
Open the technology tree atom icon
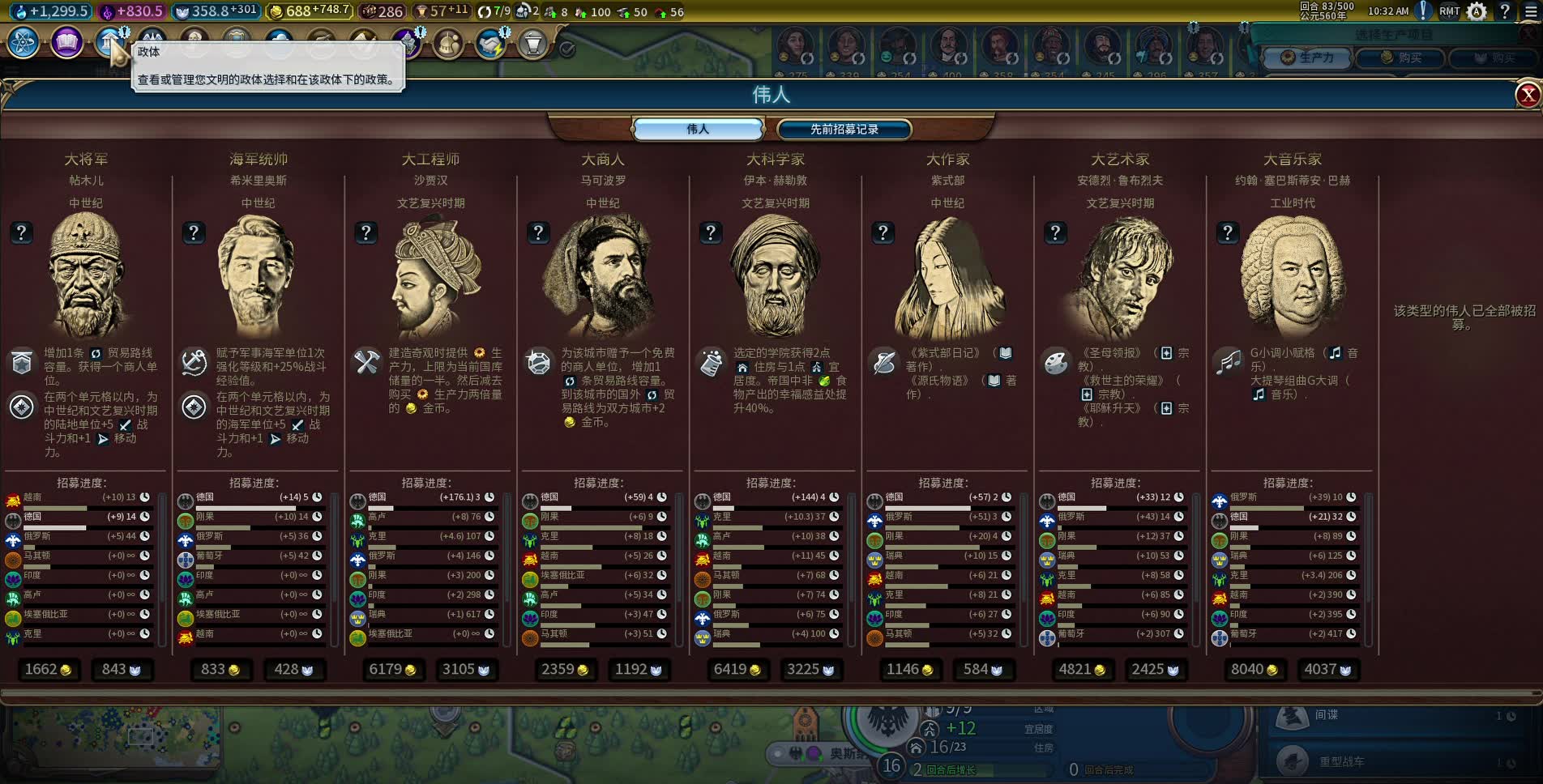click(24, 42)
